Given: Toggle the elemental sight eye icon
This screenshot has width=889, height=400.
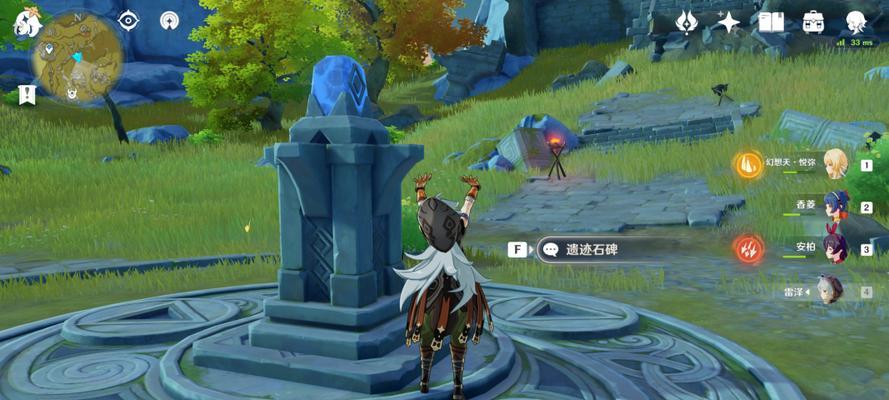Looking at the screenshot, I should click(129, 20).
